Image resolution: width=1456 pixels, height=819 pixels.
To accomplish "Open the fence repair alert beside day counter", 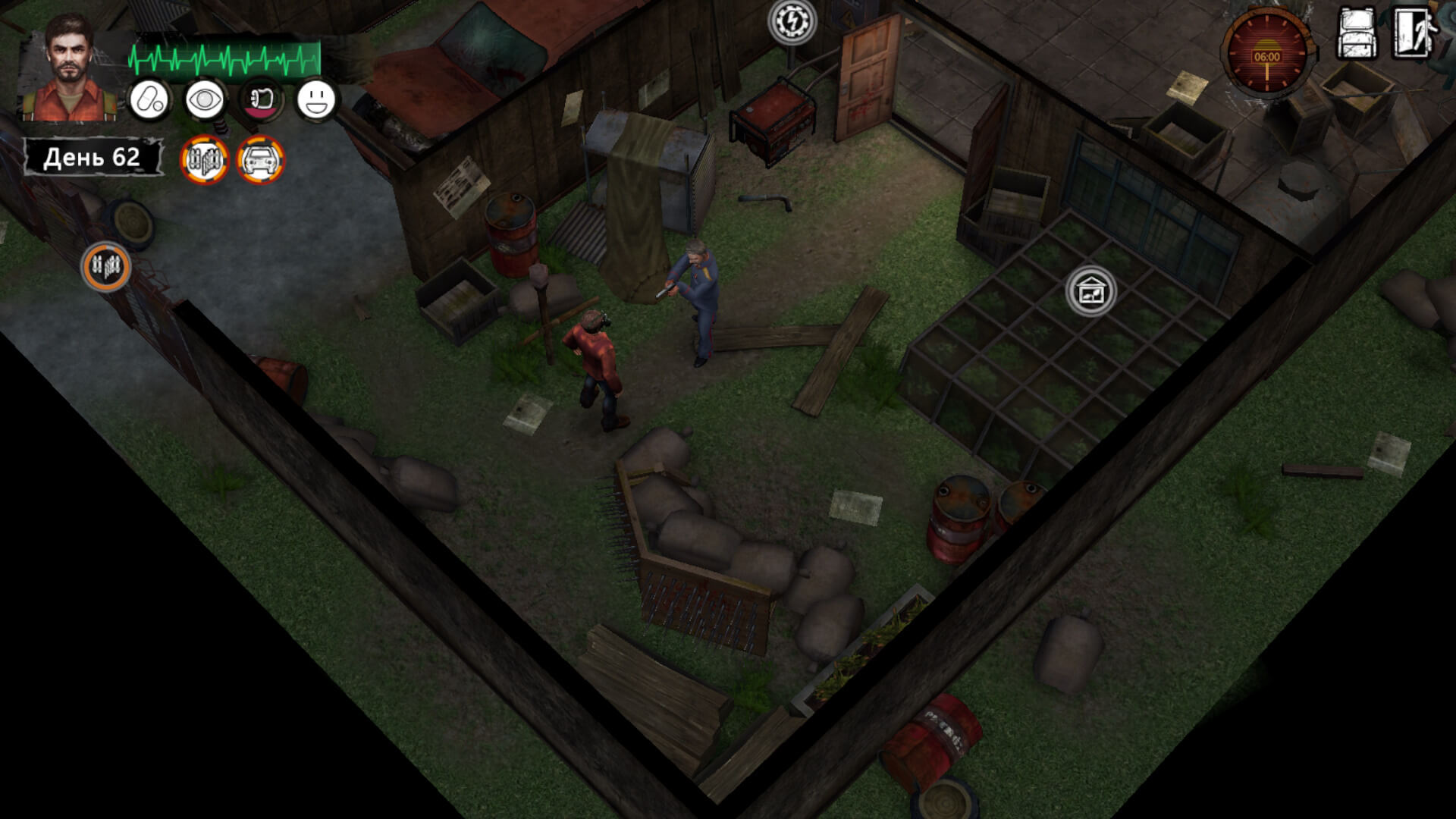I will click(204, 160).
